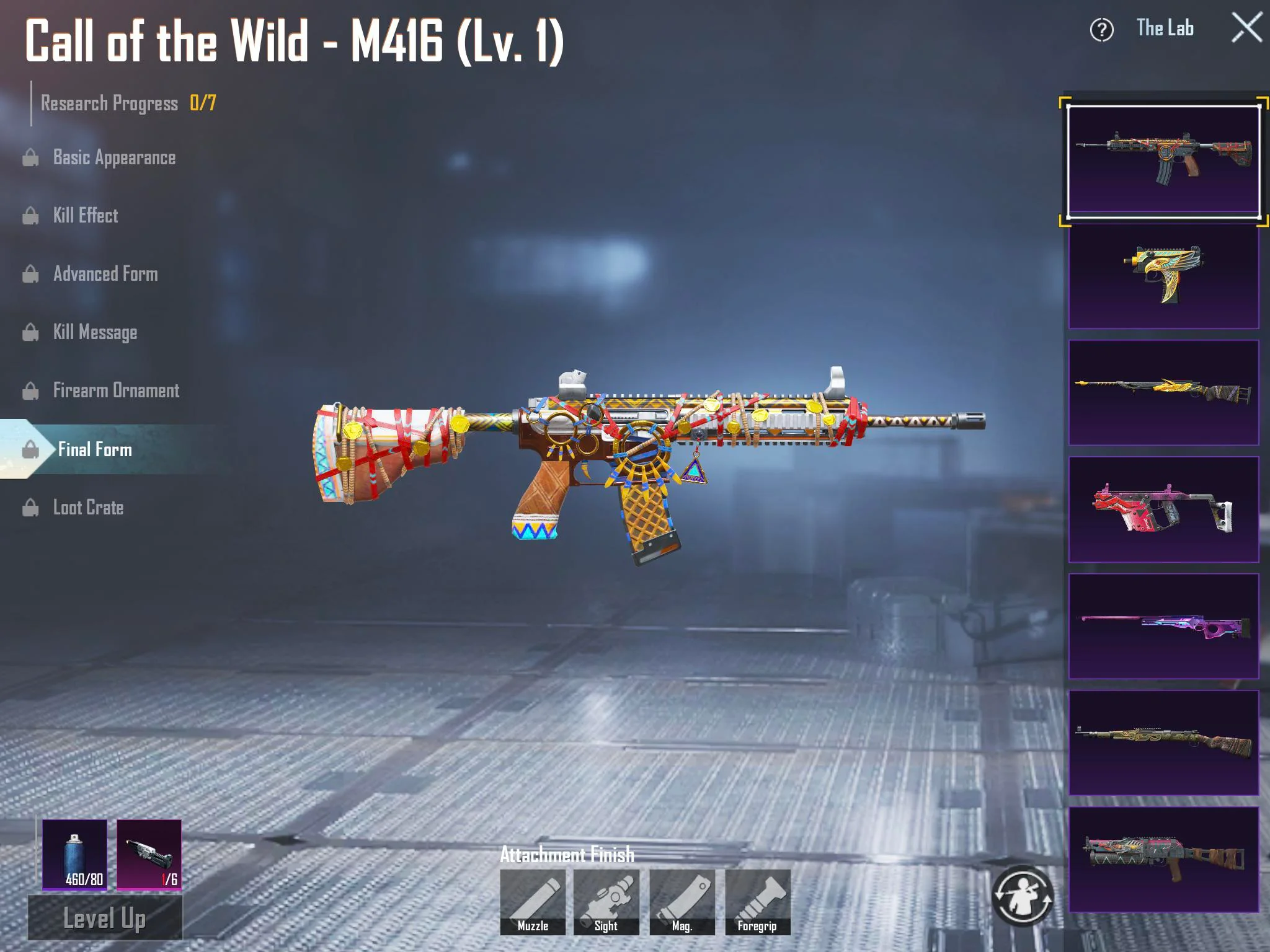This screenshot has height=952, width=1270.
Task: Click the Level Up button
Action: pos(105,919)
